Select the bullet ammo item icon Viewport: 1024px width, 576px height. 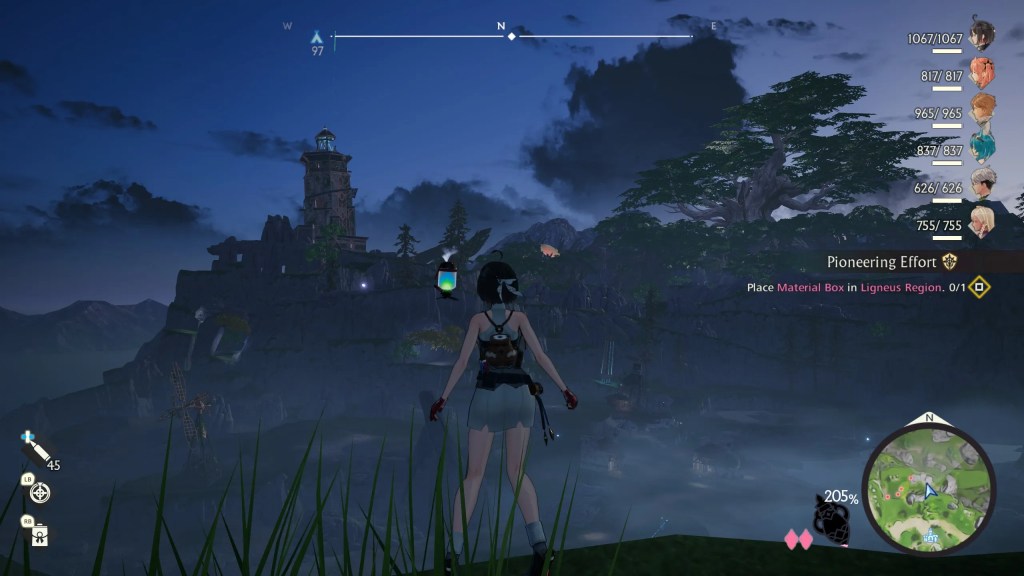point(36,452)
